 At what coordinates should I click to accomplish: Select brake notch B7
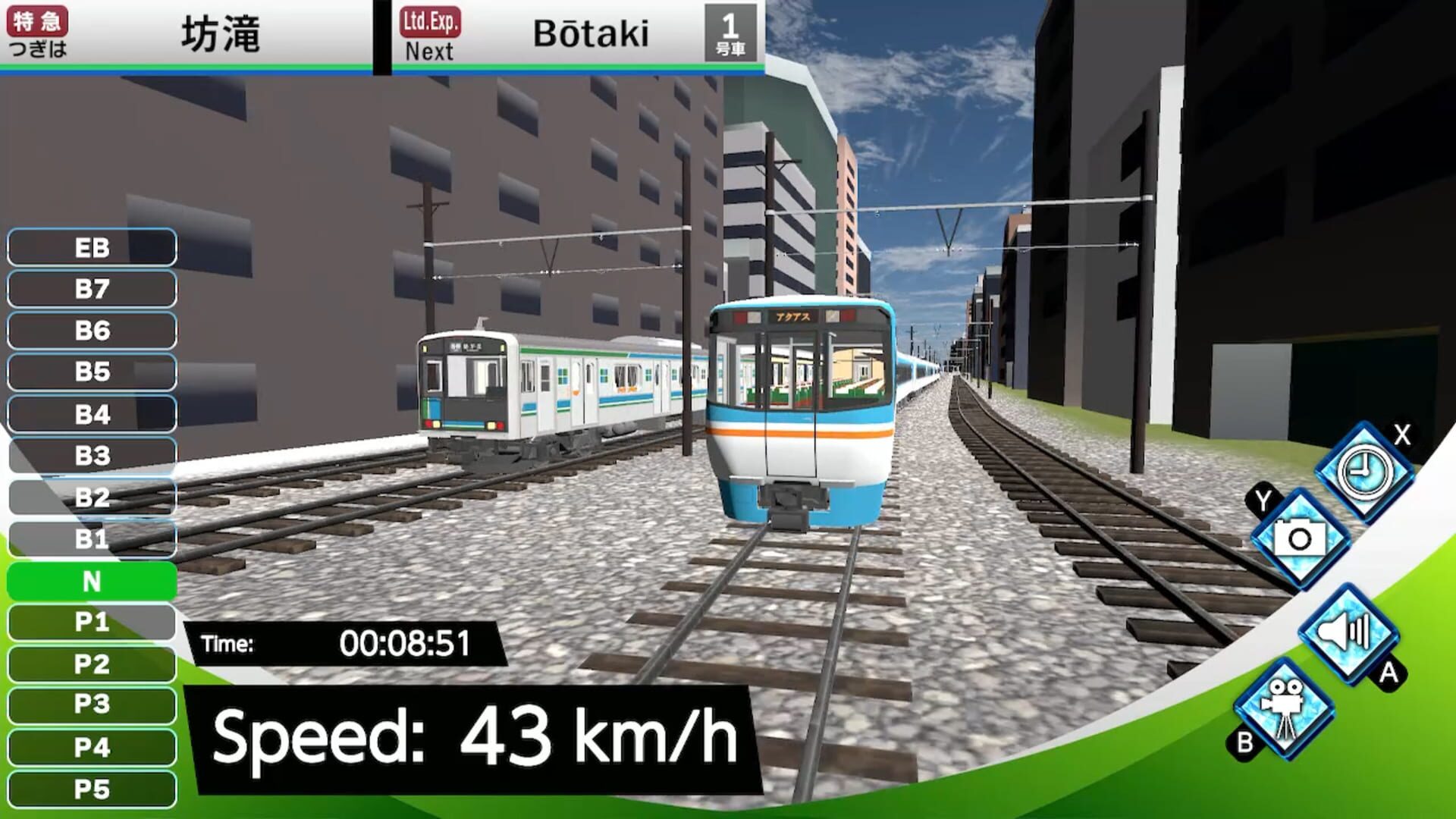90,289
